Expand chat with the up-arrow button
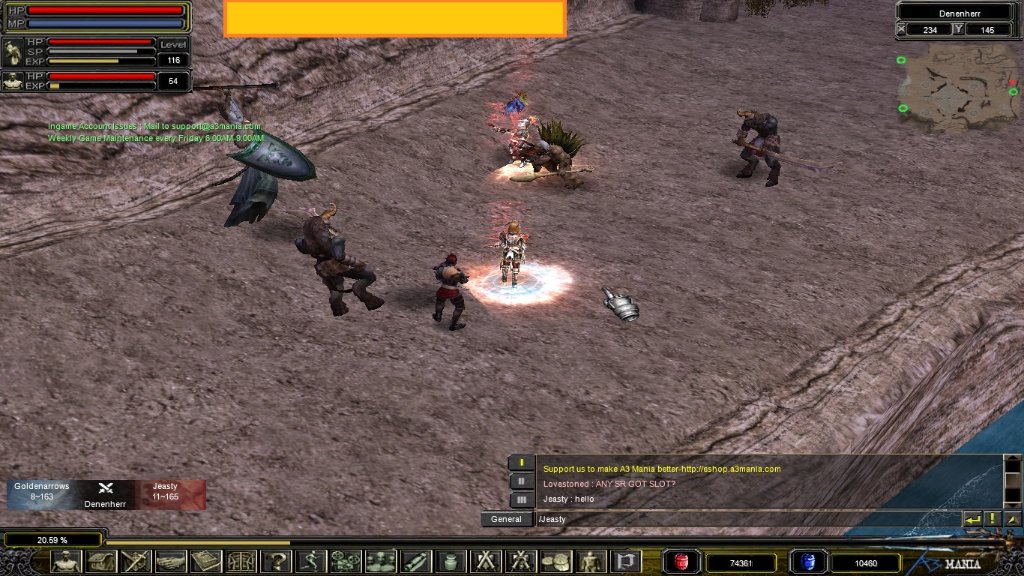The height and width of the screenshot is (576, 1024). pos(1012,519)
